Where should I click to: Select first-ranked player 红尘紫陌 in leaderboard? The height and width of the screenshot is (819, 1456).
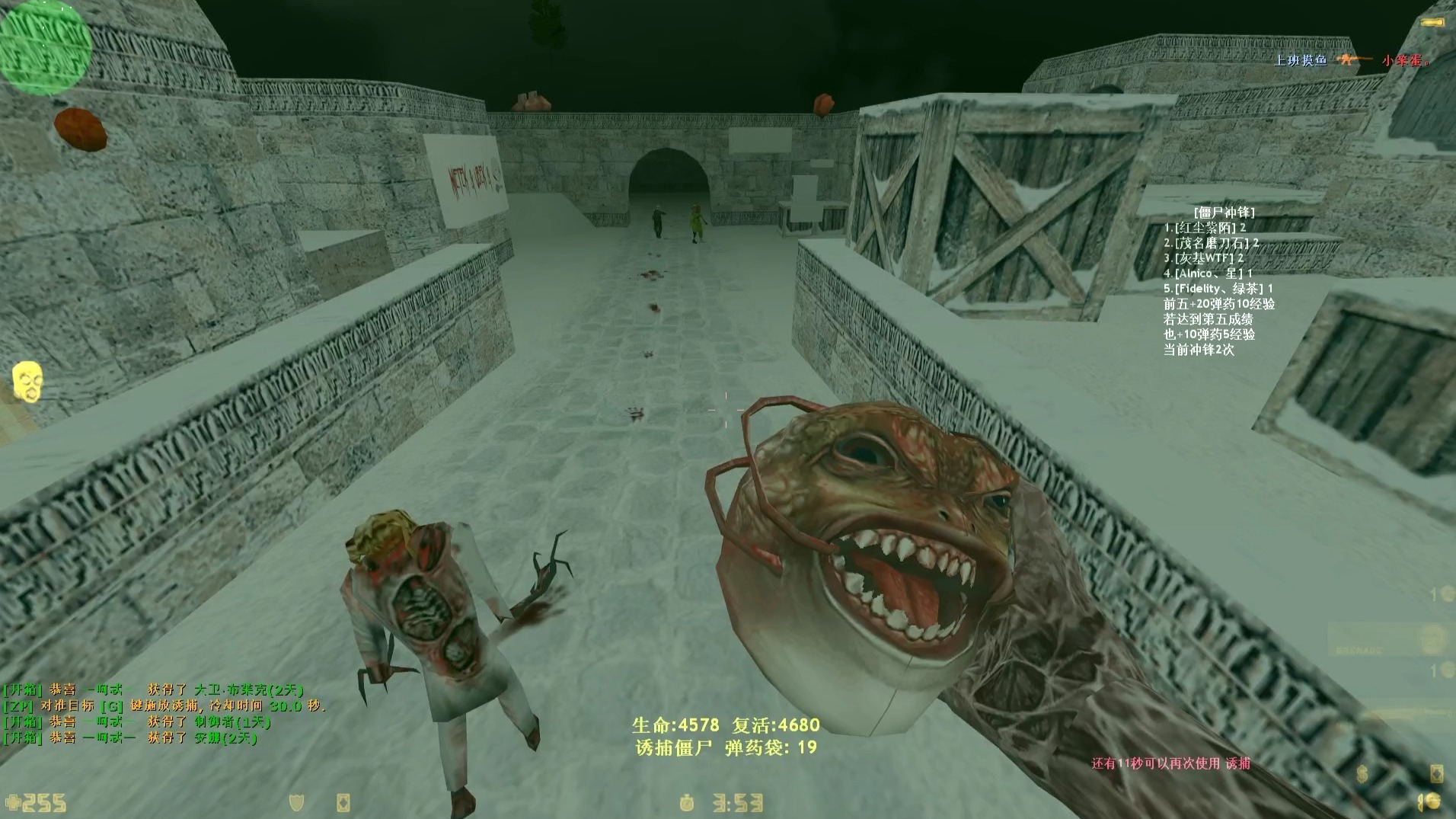click(x=1205, y=228)
